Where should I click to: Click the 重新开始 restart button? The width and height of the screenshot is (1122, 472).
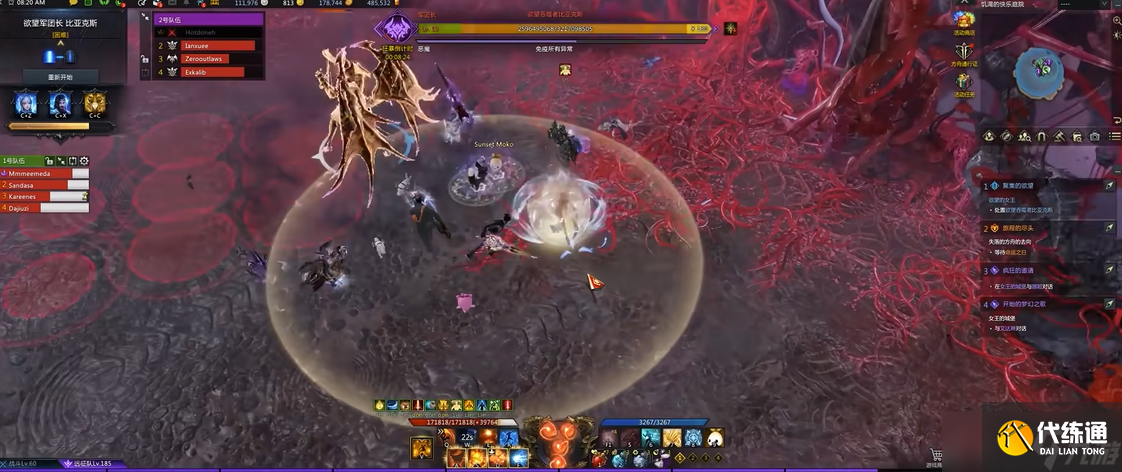pos(60,76)
